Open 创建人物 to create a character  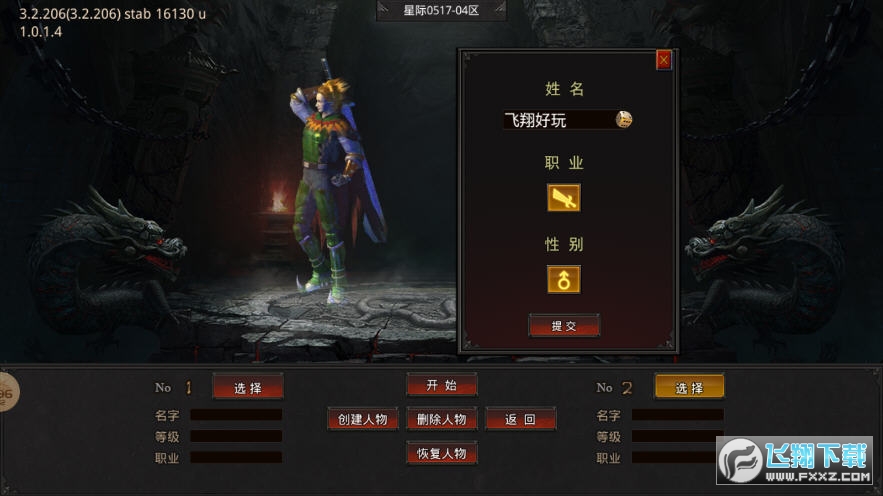point(363,419)
